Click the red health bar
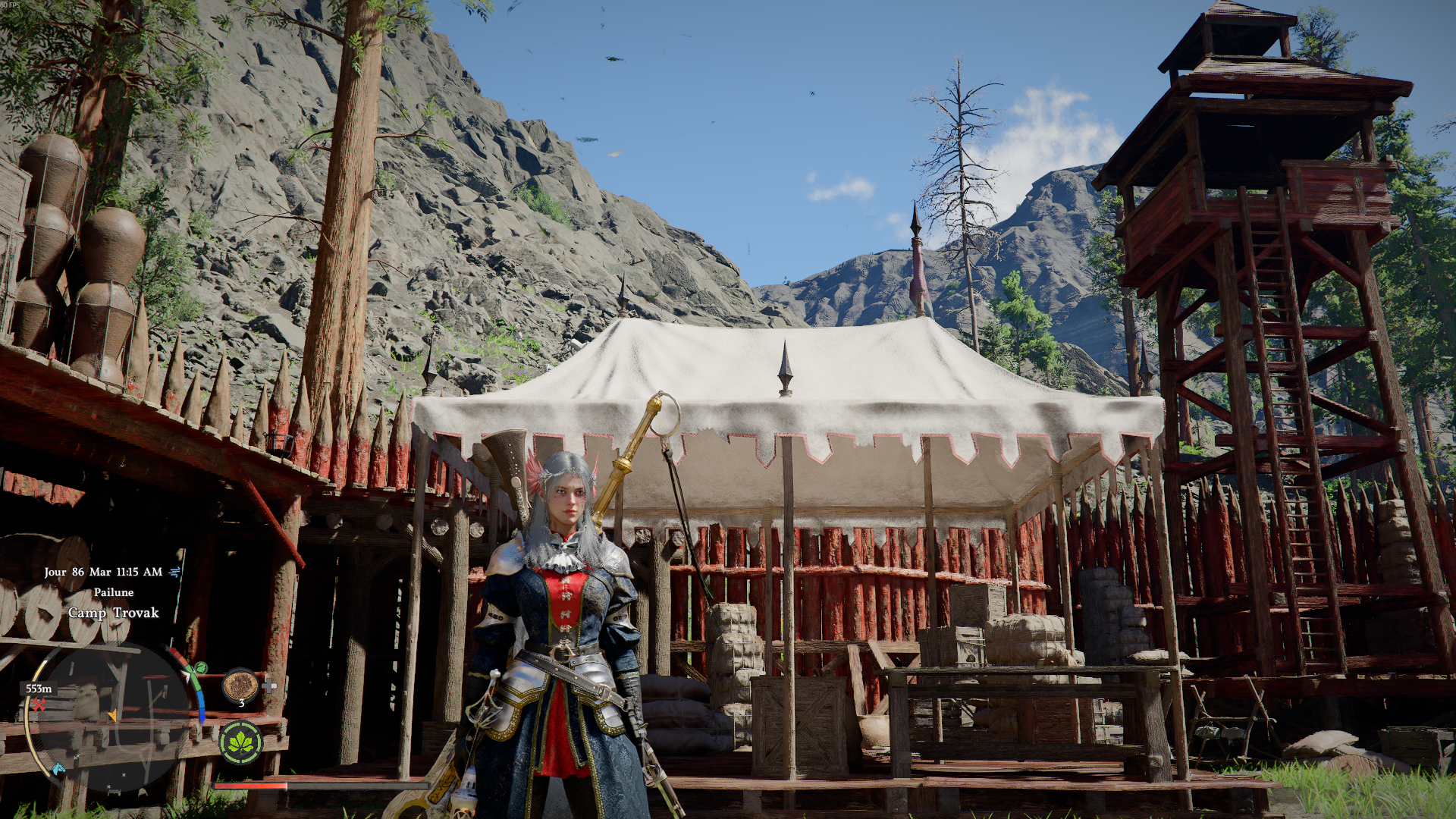 pos(250,786)
